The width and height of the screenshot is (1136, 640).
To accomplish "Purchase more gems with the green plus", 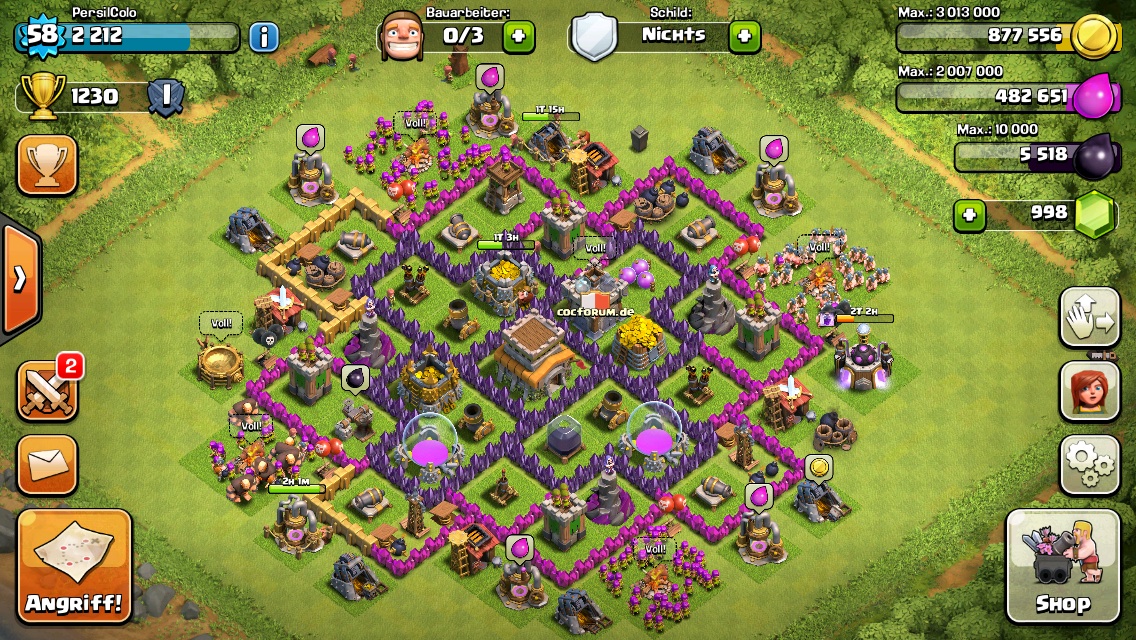I will (968, 214).
